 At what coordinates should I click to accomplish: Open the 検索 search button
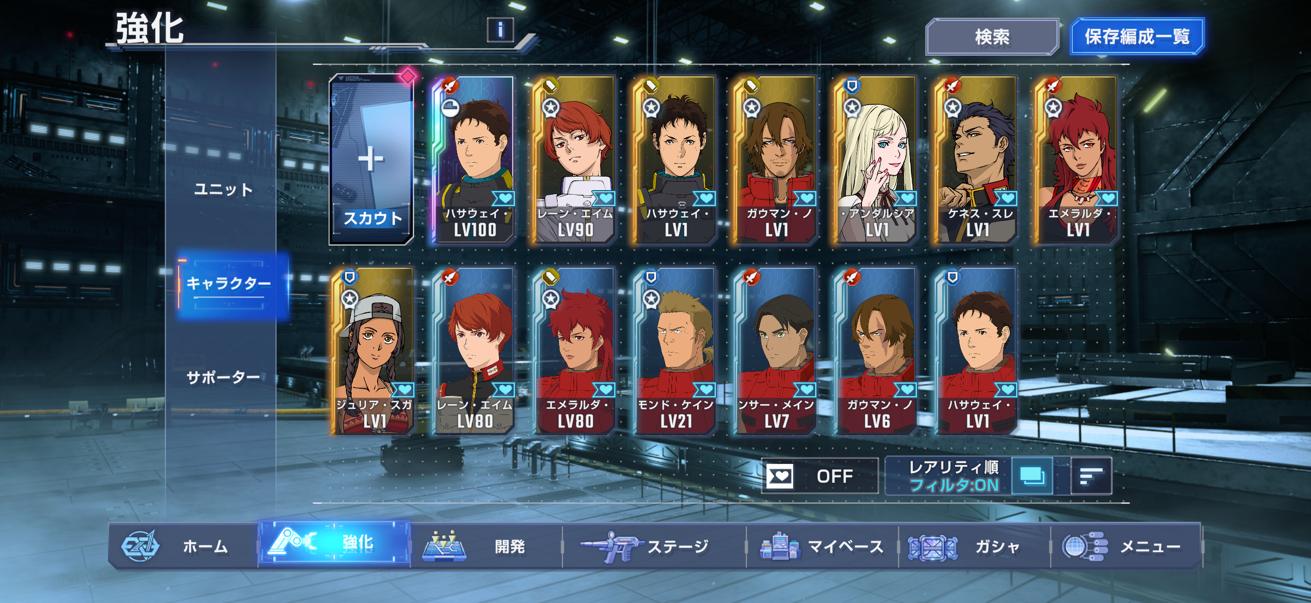point(992,37)
